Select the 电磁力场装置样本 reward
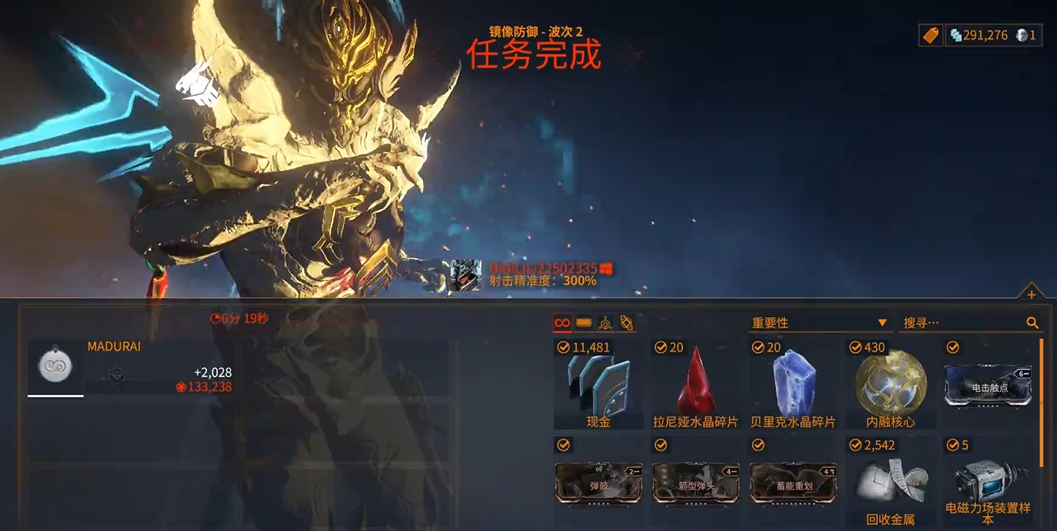Screen dimensions: 1057x531 (x=988, y=483)
